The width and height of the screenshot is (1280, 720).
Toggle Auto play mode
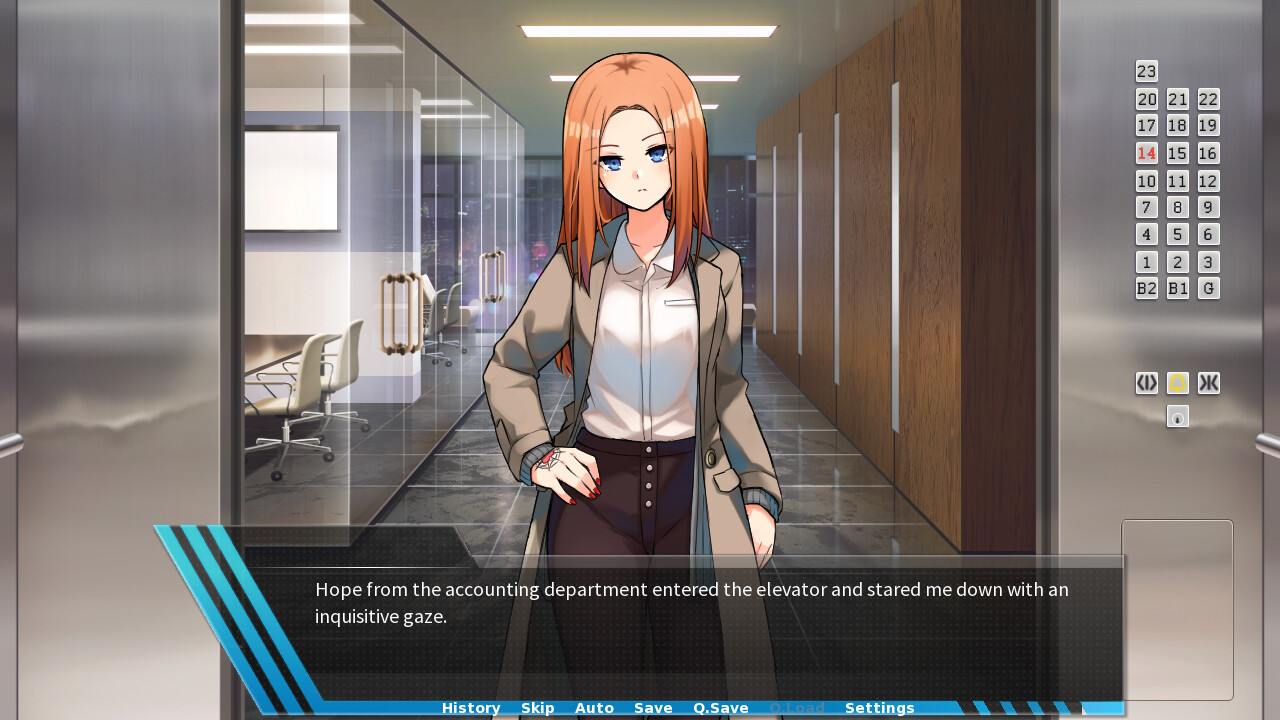click(x=594, y=707)
